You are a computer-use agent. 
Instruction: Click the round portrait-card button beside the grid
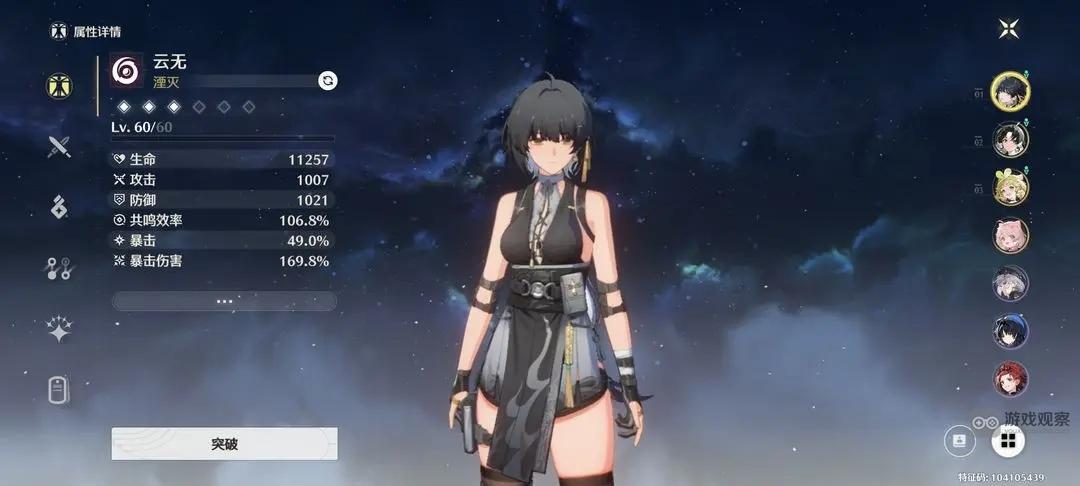point(960,439)
